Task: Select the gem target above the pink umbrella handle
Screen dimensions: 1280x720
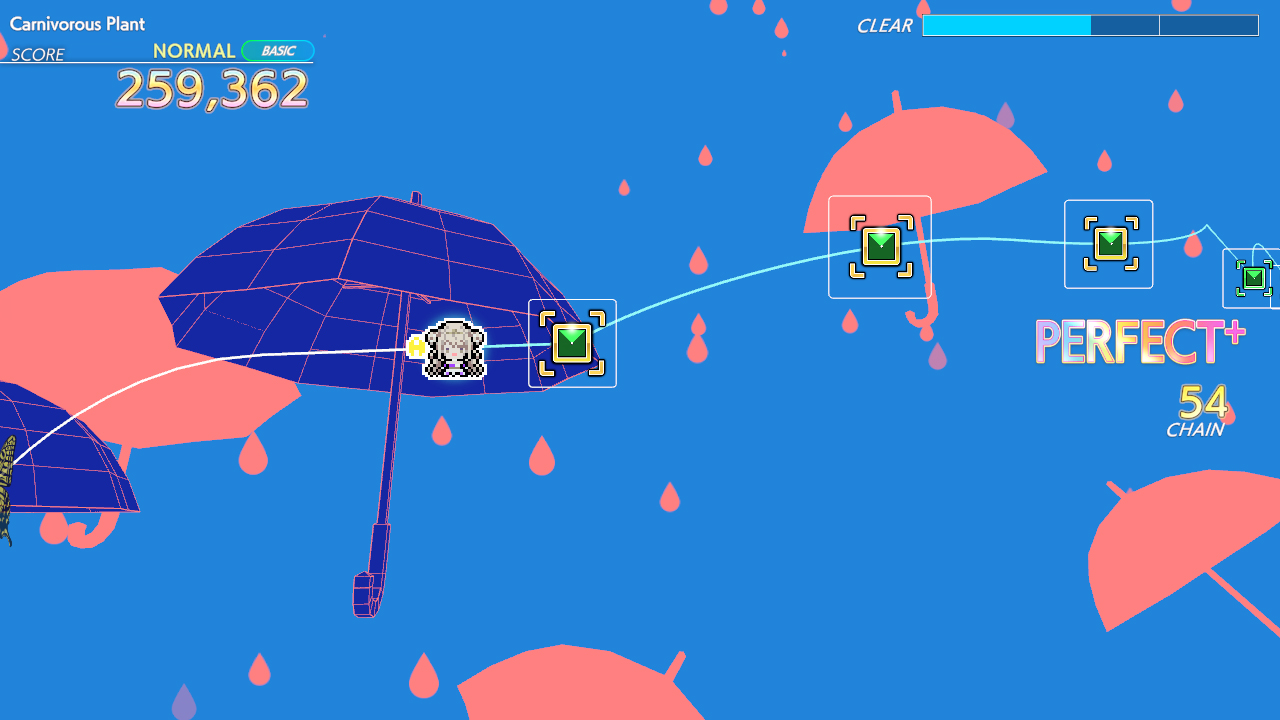Action: pos(879,244)
